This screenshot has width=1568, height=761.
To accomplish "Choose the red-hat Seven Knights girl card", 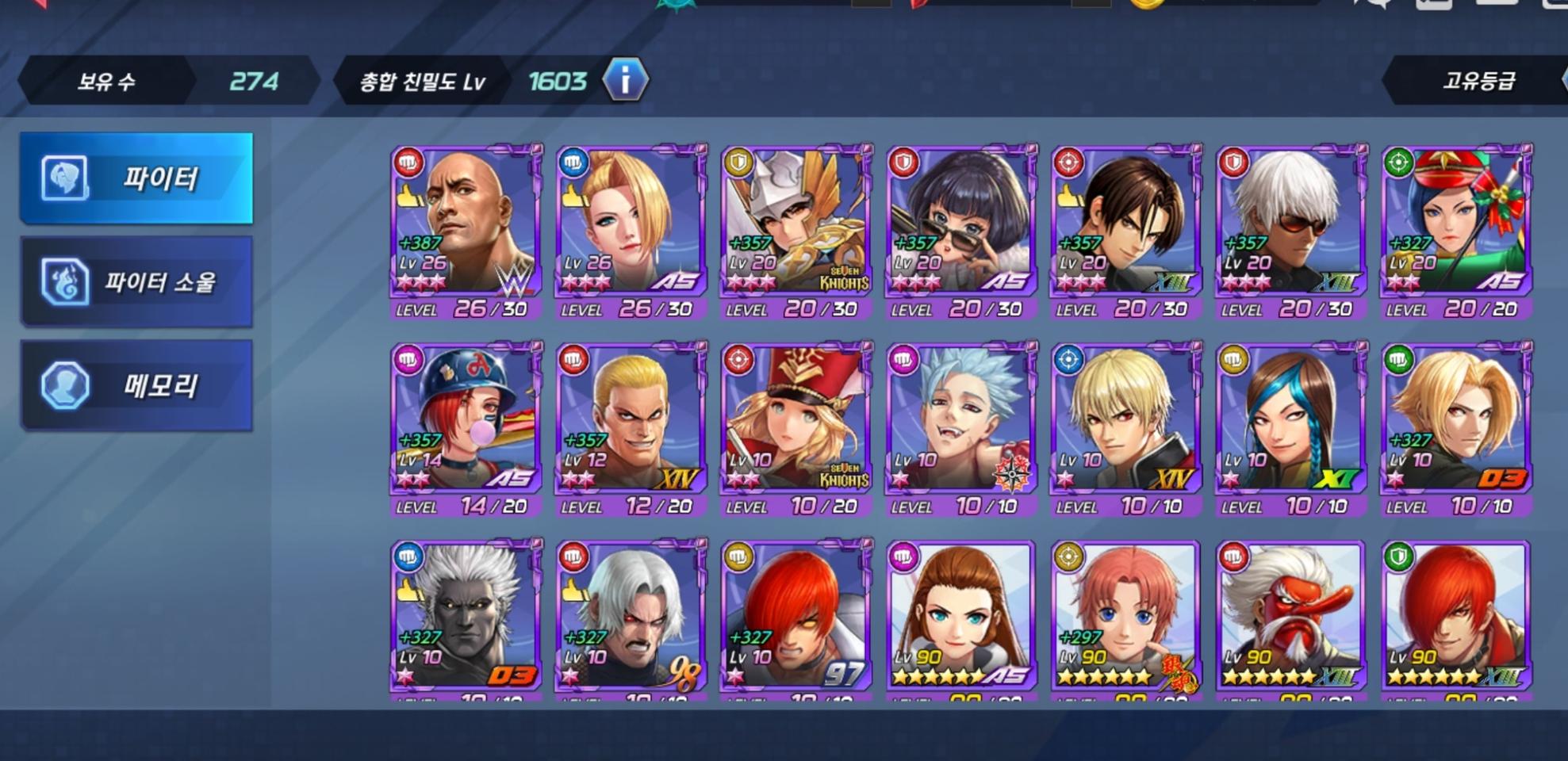I will 796,418.
